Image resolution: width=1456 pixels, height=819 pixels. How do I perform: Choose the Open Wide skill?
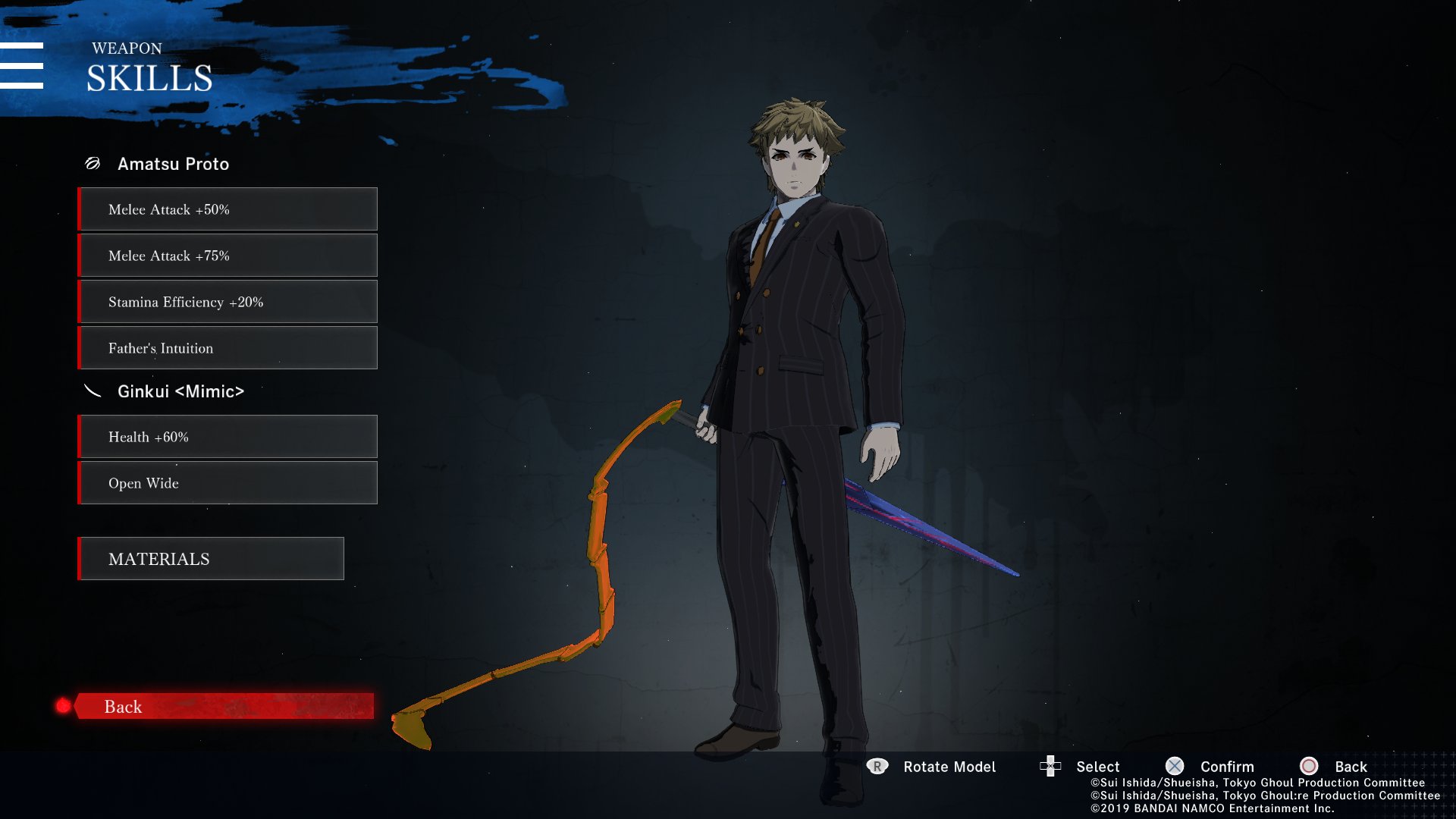pyautogui.click(x=227, y=483)
